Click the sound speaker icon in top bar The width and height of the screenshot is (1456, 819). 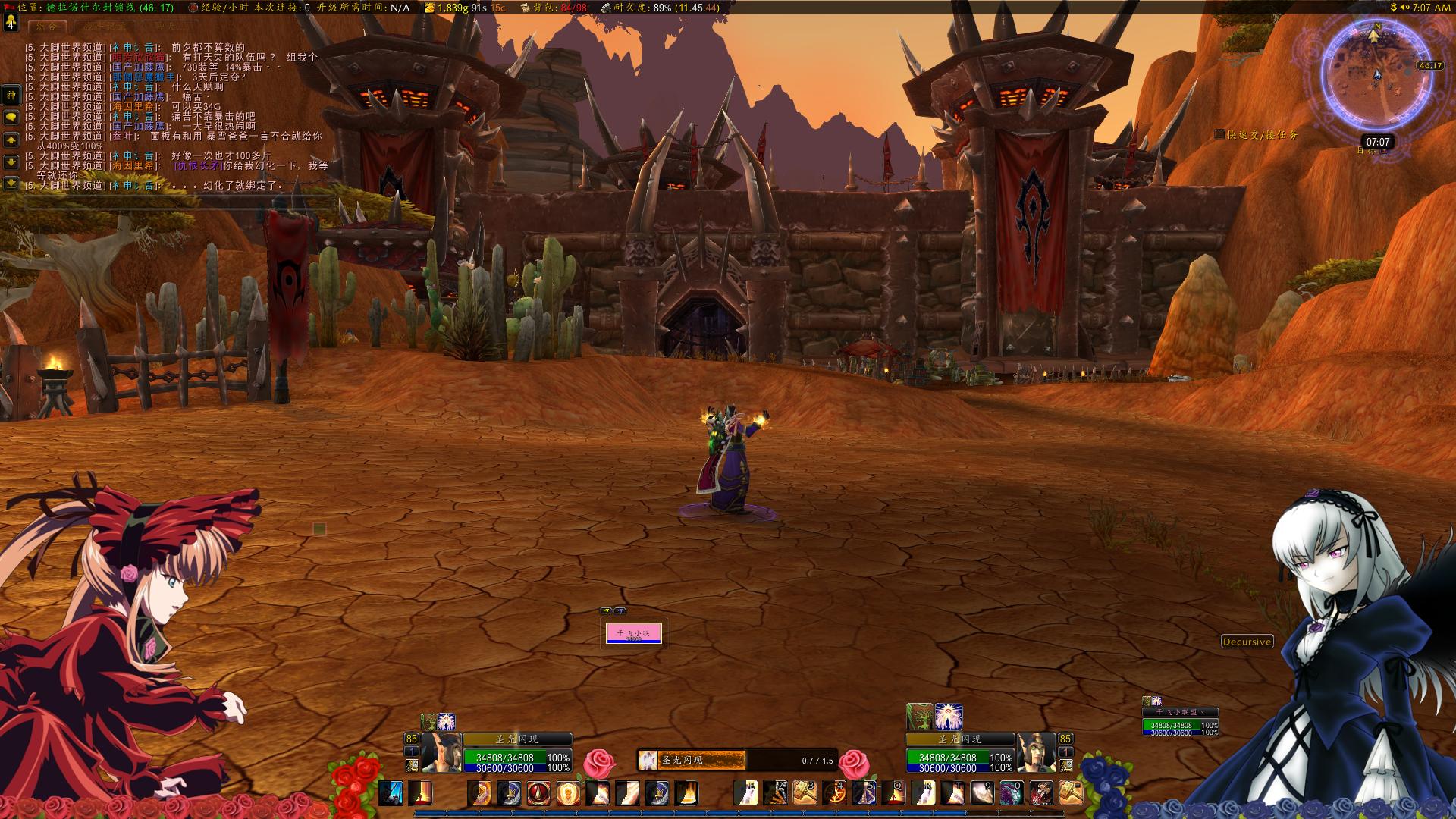click(1404, 8)
